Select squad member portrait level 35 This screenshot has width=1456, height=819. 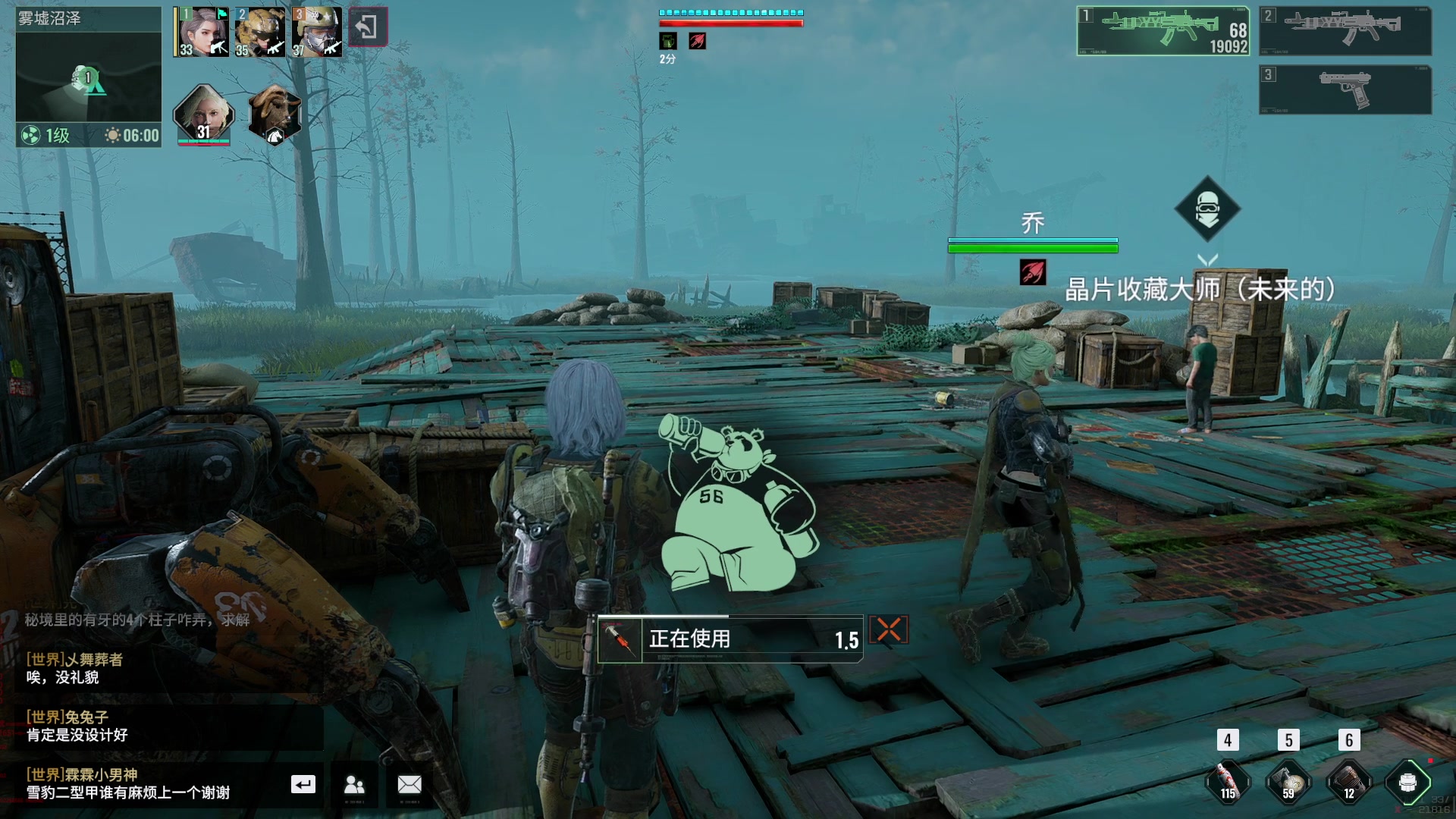260,32
